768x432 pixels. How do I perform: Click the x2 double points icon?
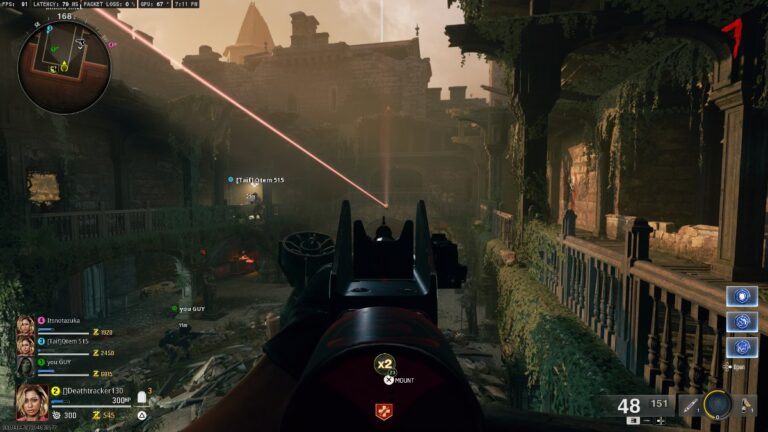(384, 365)
